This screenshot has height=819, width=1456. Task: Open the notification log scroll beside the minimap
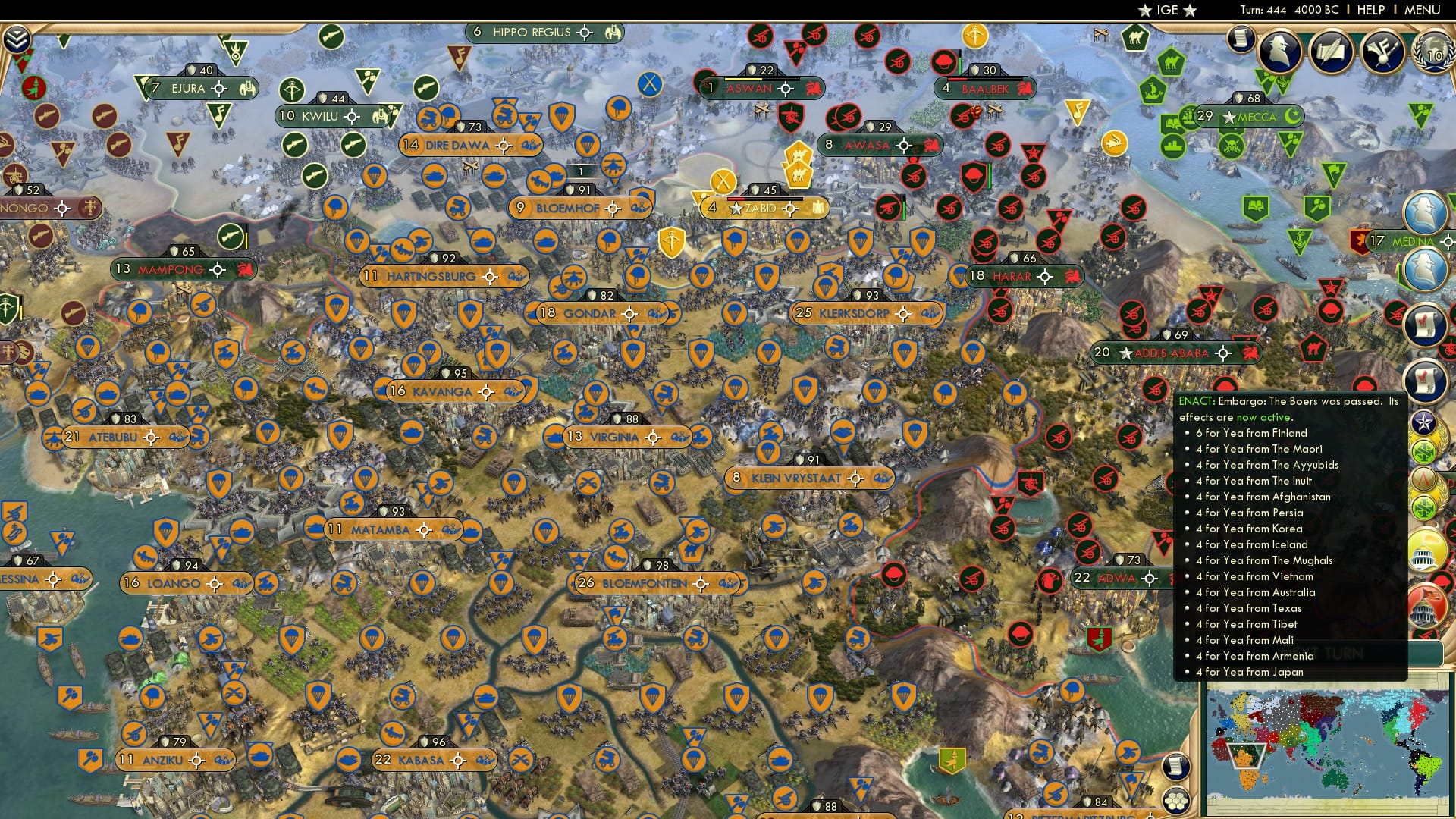click(1175, 765)
